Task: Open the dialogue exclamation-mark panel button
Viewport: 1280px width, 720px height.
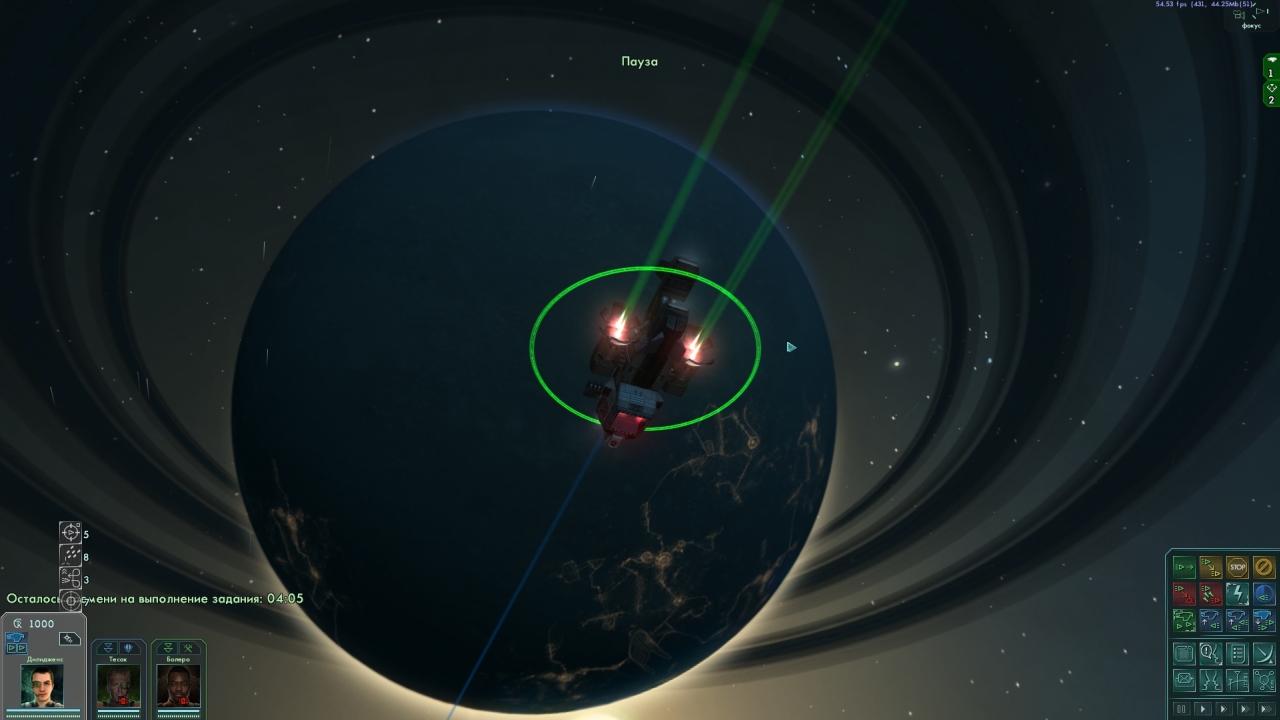Action: tap(1211, 654)
